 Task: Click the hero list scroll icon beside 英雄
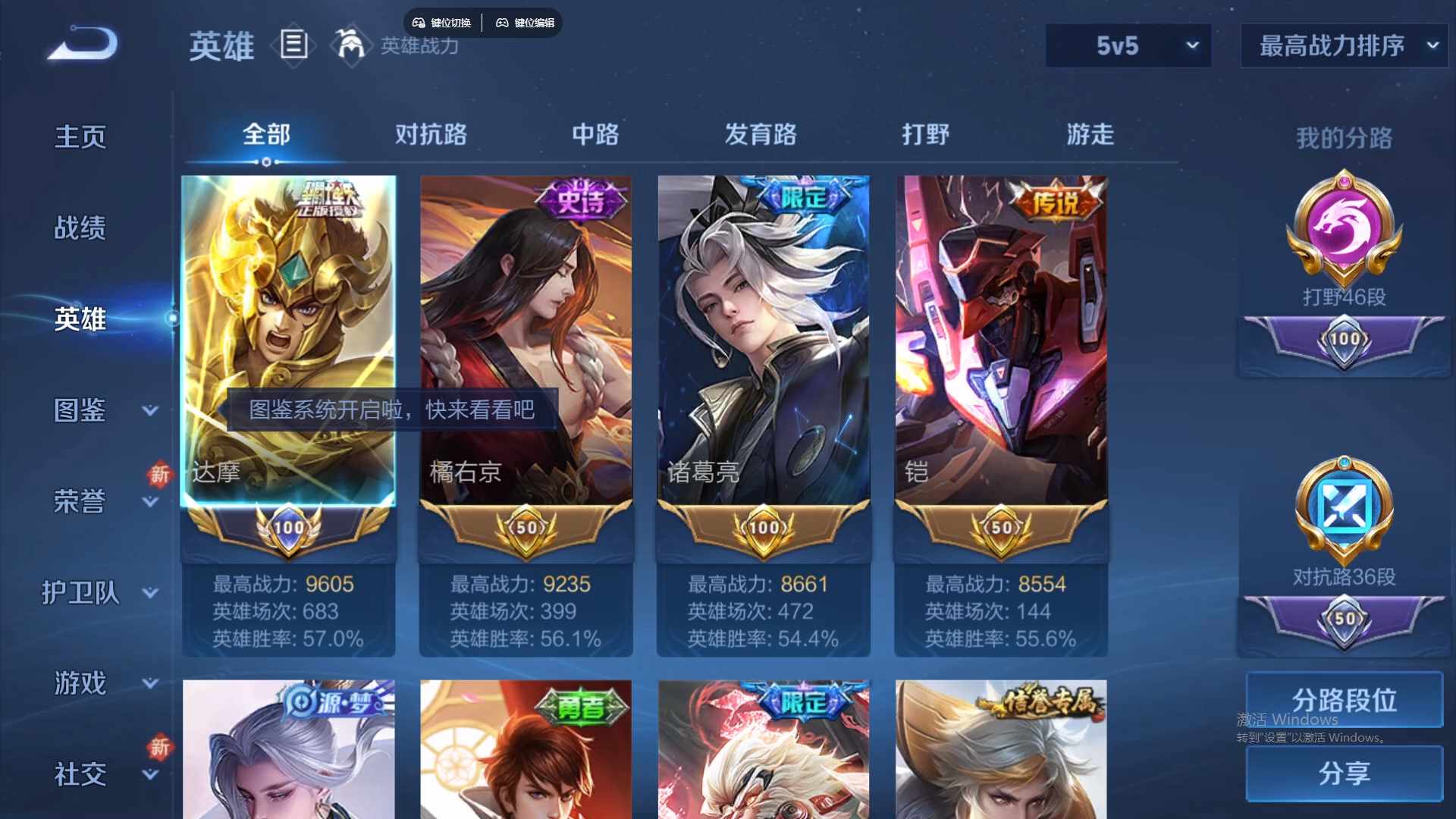tap(293, 46)
